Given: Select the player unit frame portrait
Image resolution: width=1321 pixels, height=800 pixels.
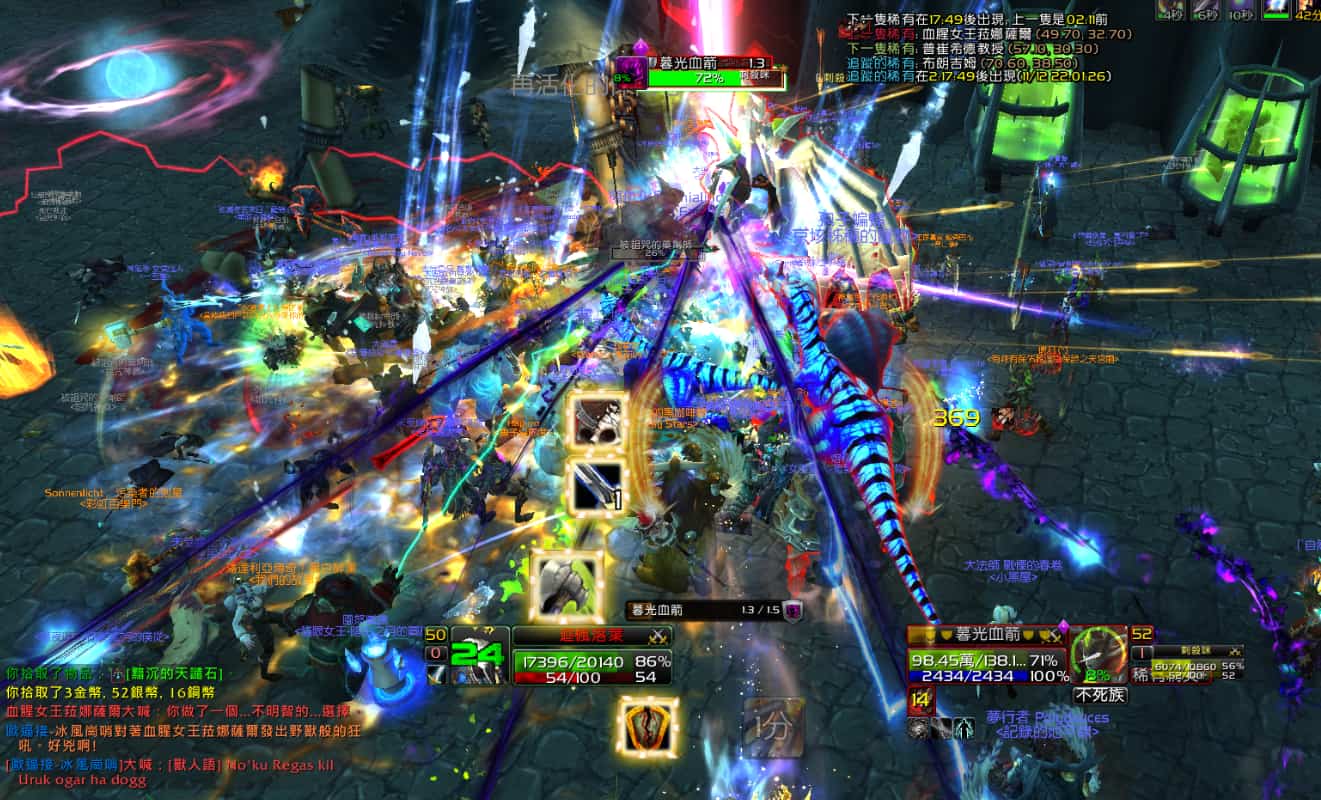Looking at the screenshot, I should tap(479, 656).
